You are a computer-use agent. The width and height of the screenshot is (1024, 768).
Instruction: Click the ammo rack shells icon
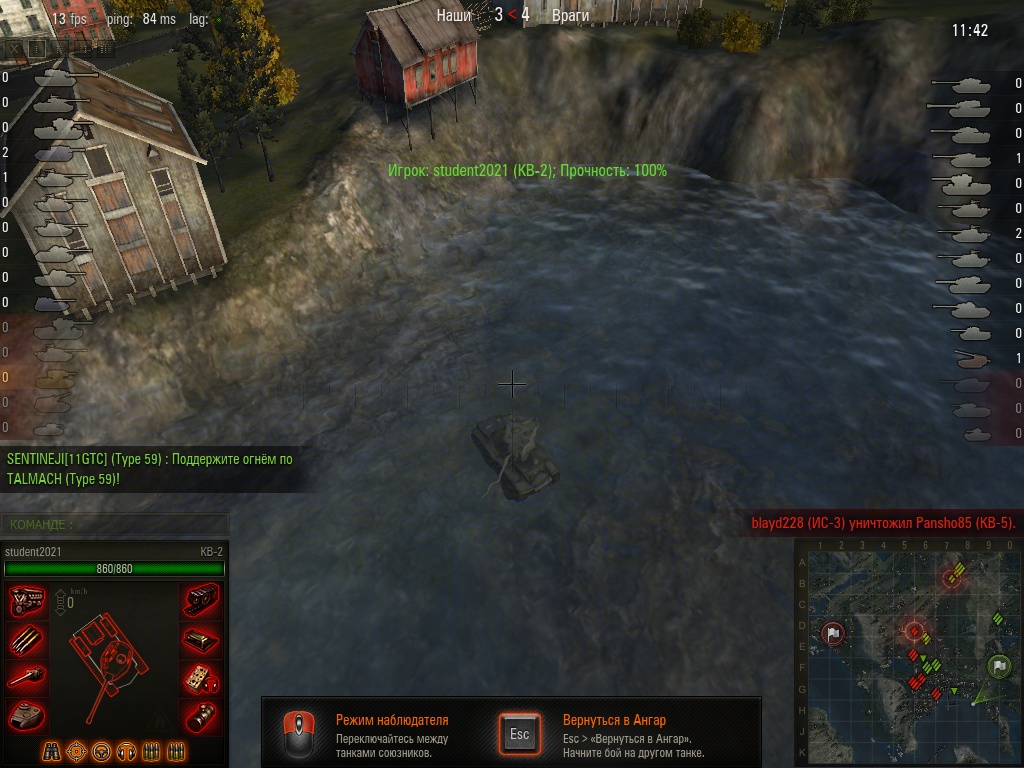click(27, 640)
